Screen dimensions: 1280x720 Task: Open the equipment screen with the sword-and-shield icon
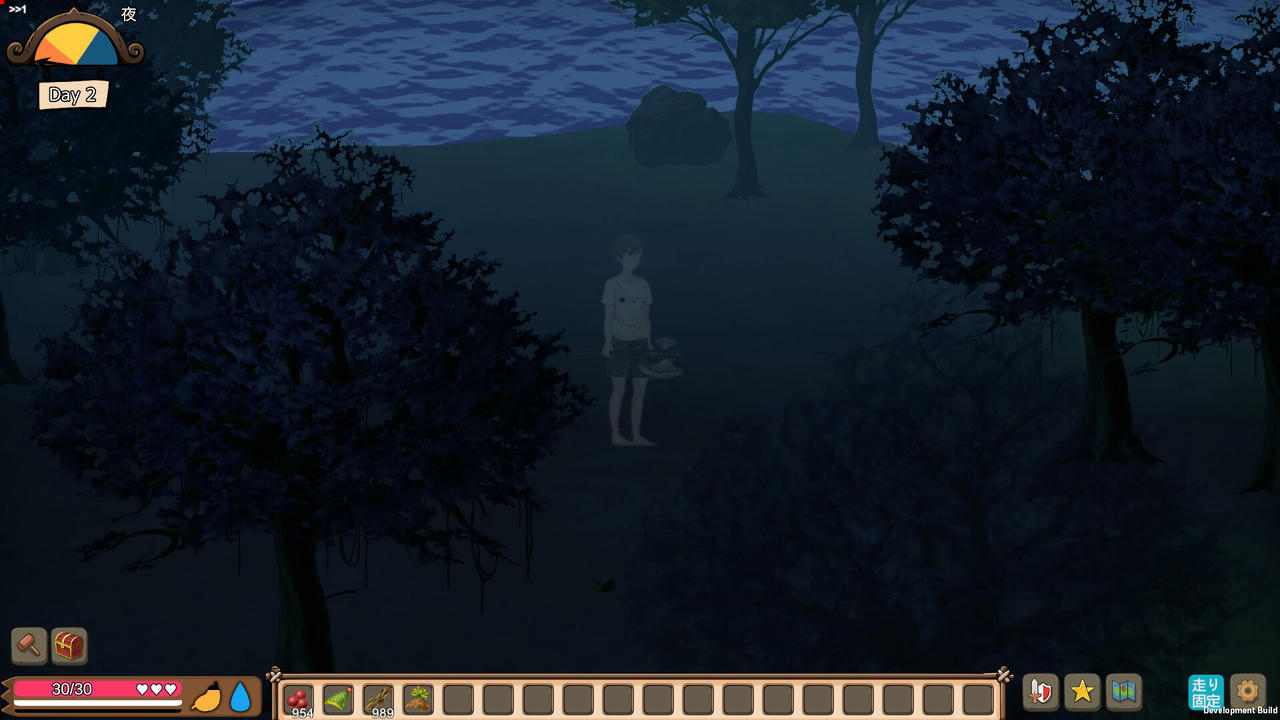(x=1040, y=691)
